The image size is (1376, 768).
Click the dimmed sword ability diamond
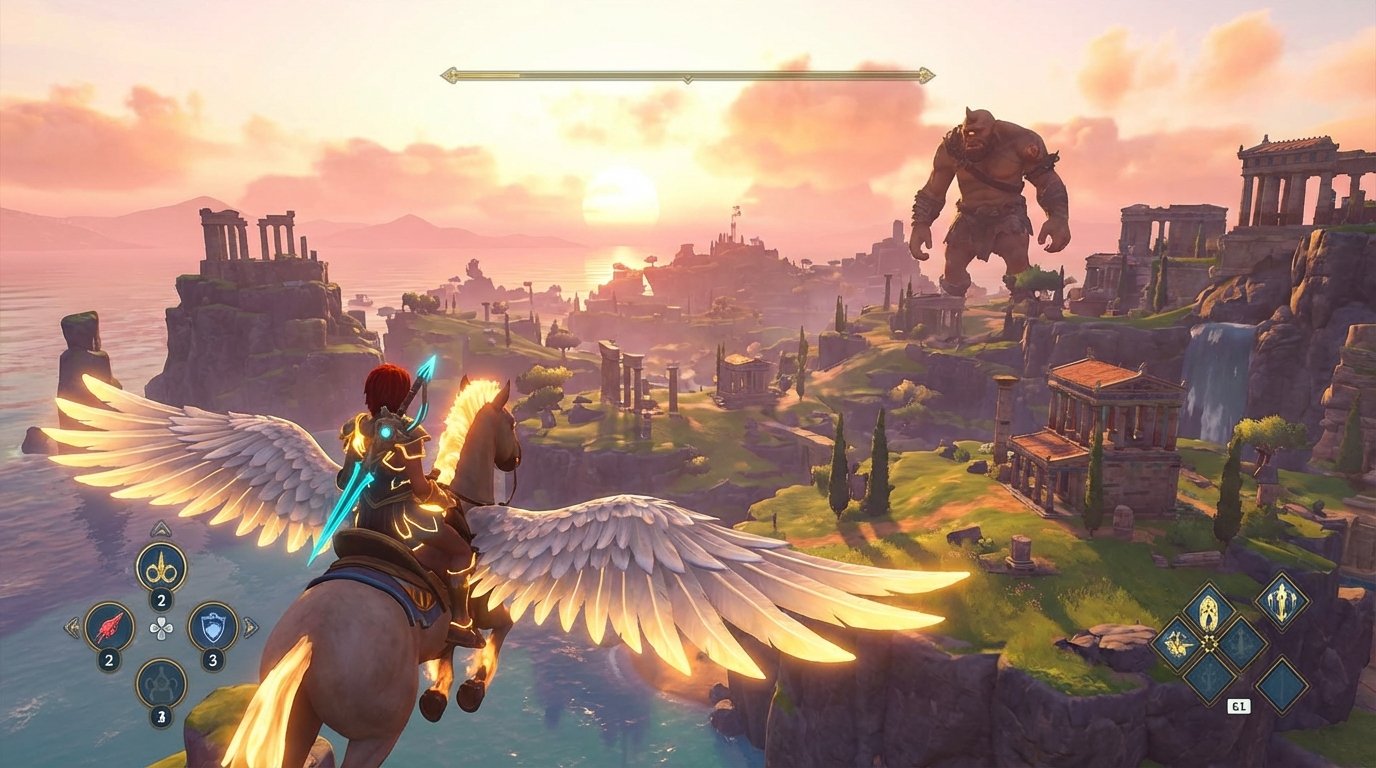pyautogui.click(x=1240, y=643)
